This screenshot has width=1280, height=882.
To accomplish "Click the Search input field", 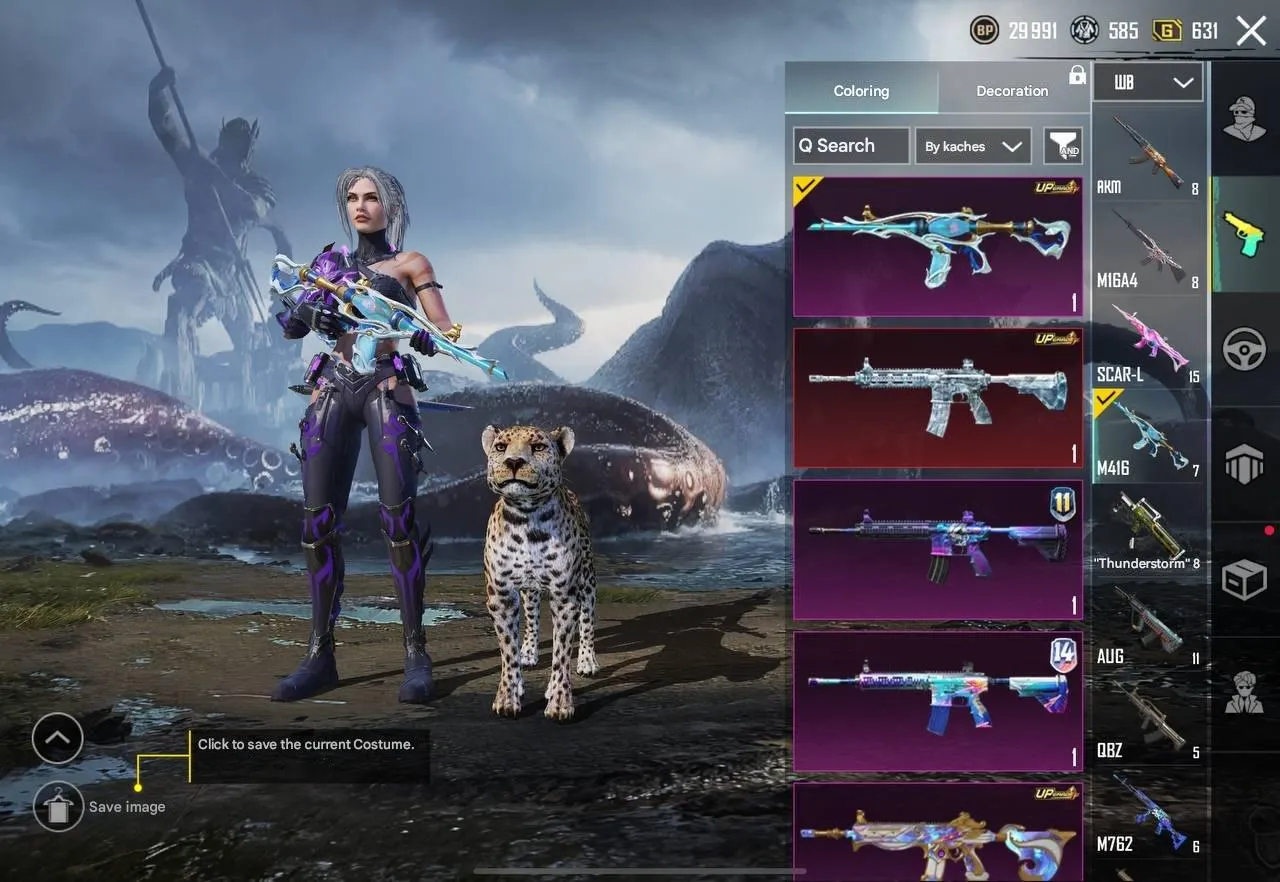I will 850,145.
